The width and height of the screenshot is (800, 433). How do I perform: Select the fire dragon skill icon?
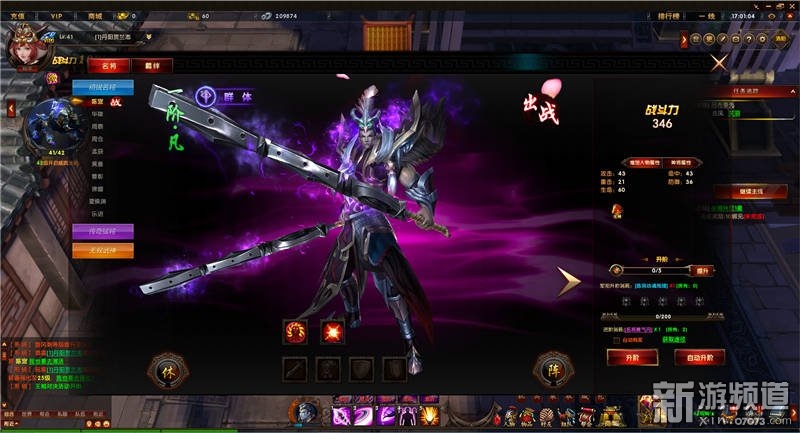pos(296,330)
